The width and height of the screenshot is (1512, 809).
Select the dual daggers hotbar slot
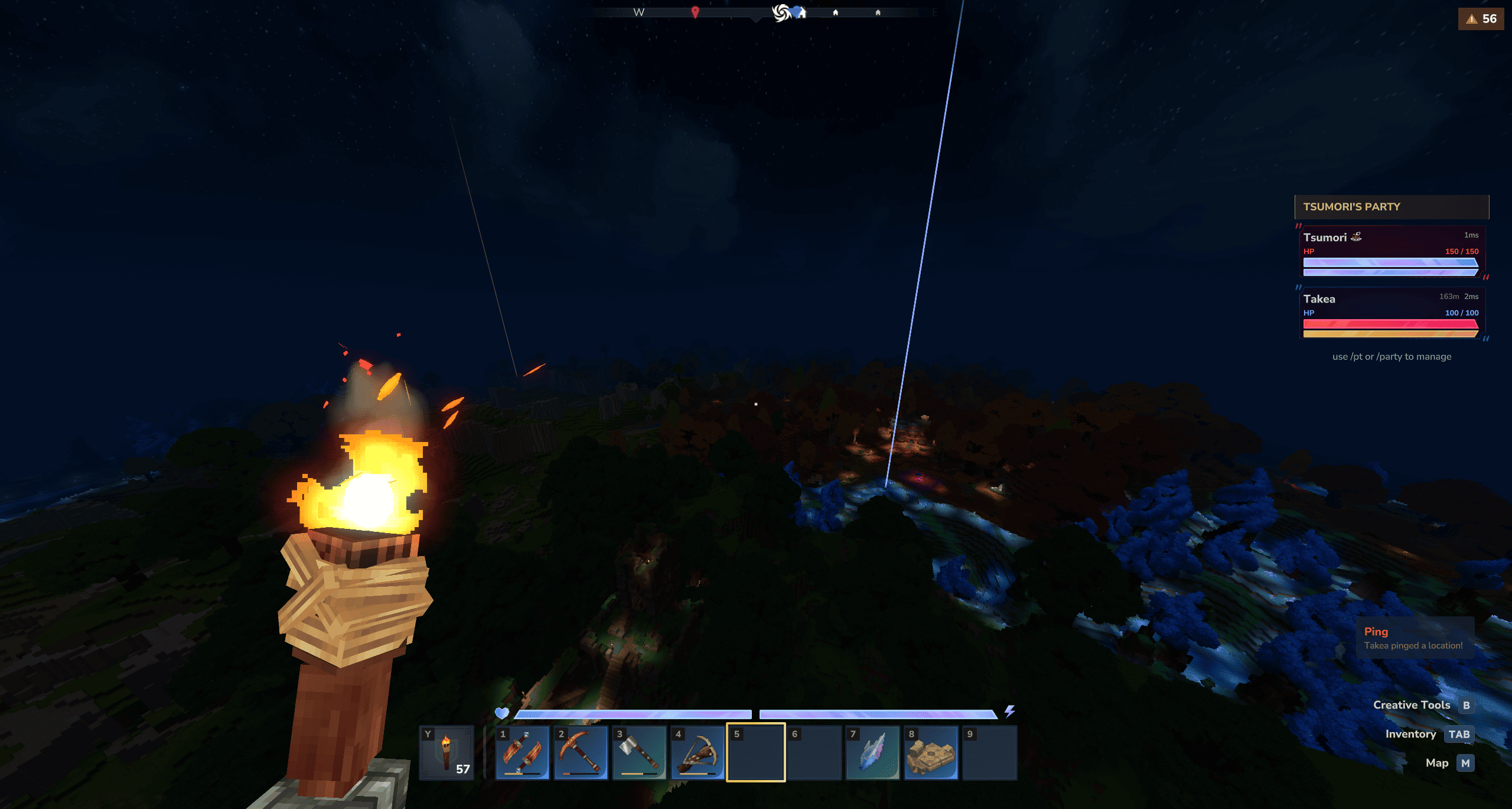pos(522,753)
